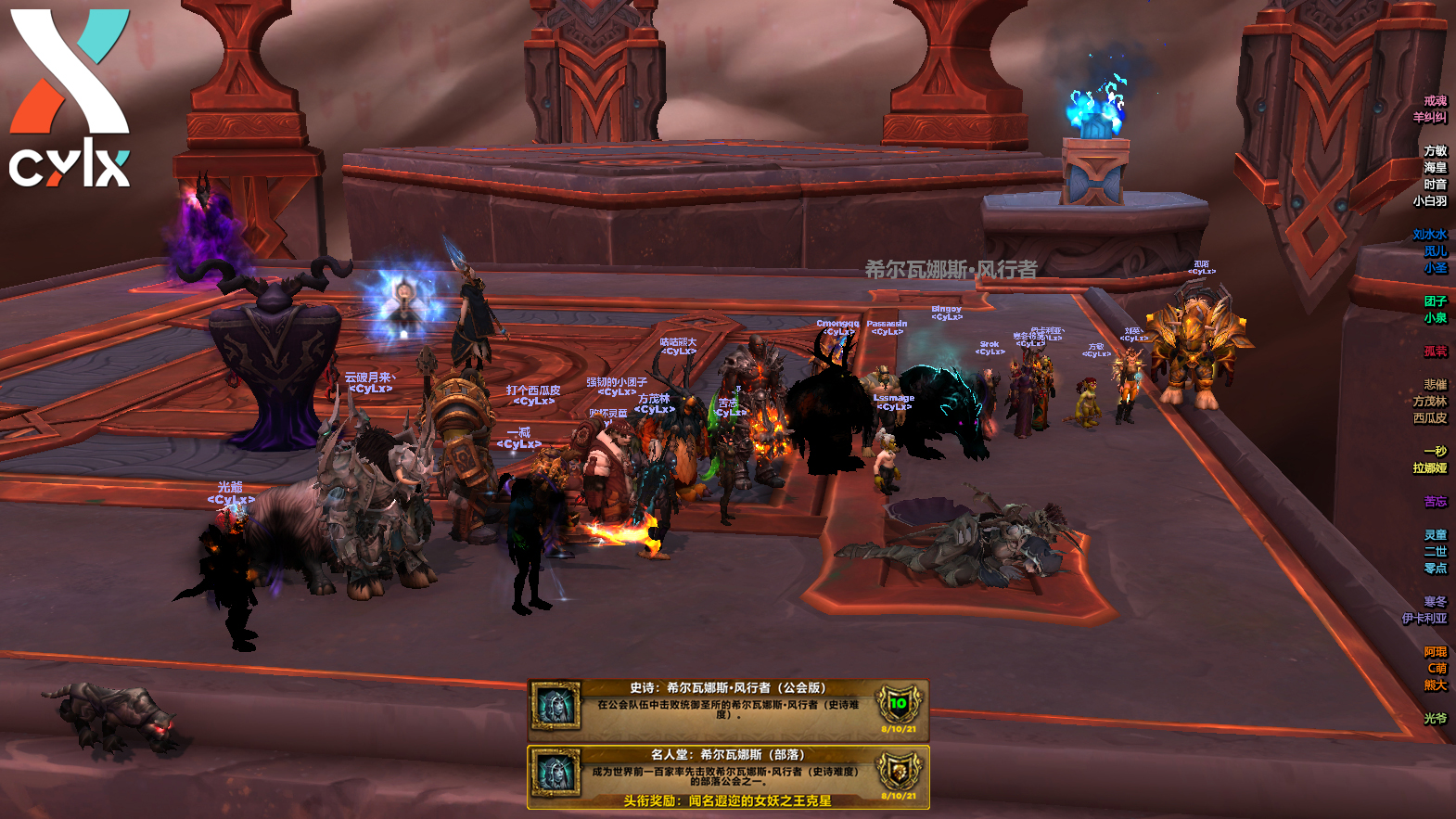Viewport: 1456px width, 819px height.
Task: Open the Hall of Fame Sylvanas Horde achievement
Action: [x=728, y=776]
